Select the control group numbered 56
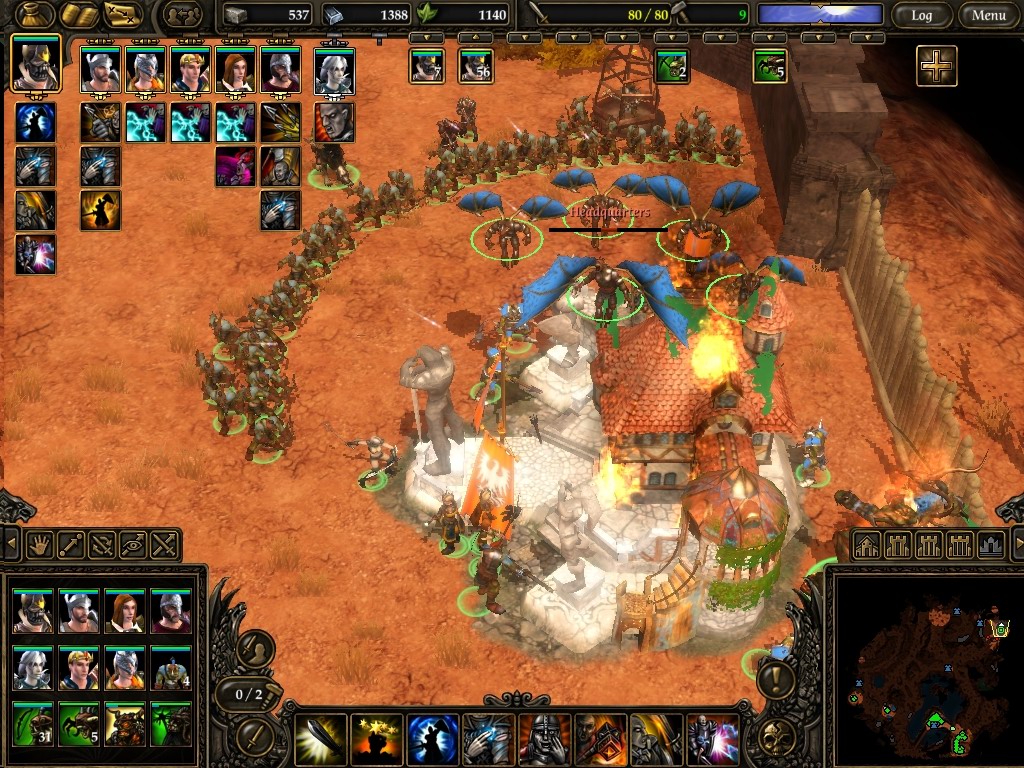Image resolution: width=1024 pixels, height=768 pixels. 476,67
